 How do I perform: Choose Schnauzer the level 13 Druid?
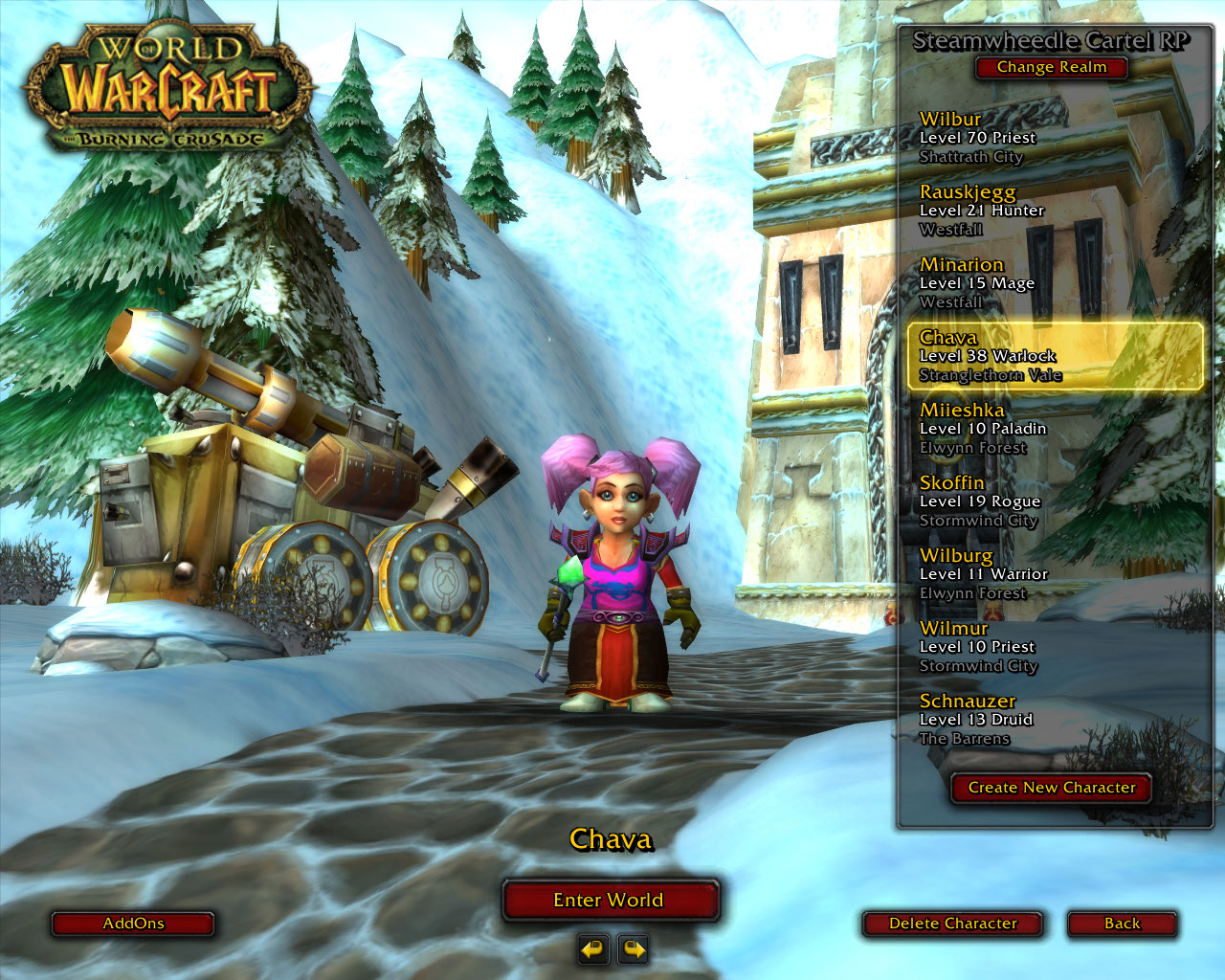click(x=1053, y=720)
